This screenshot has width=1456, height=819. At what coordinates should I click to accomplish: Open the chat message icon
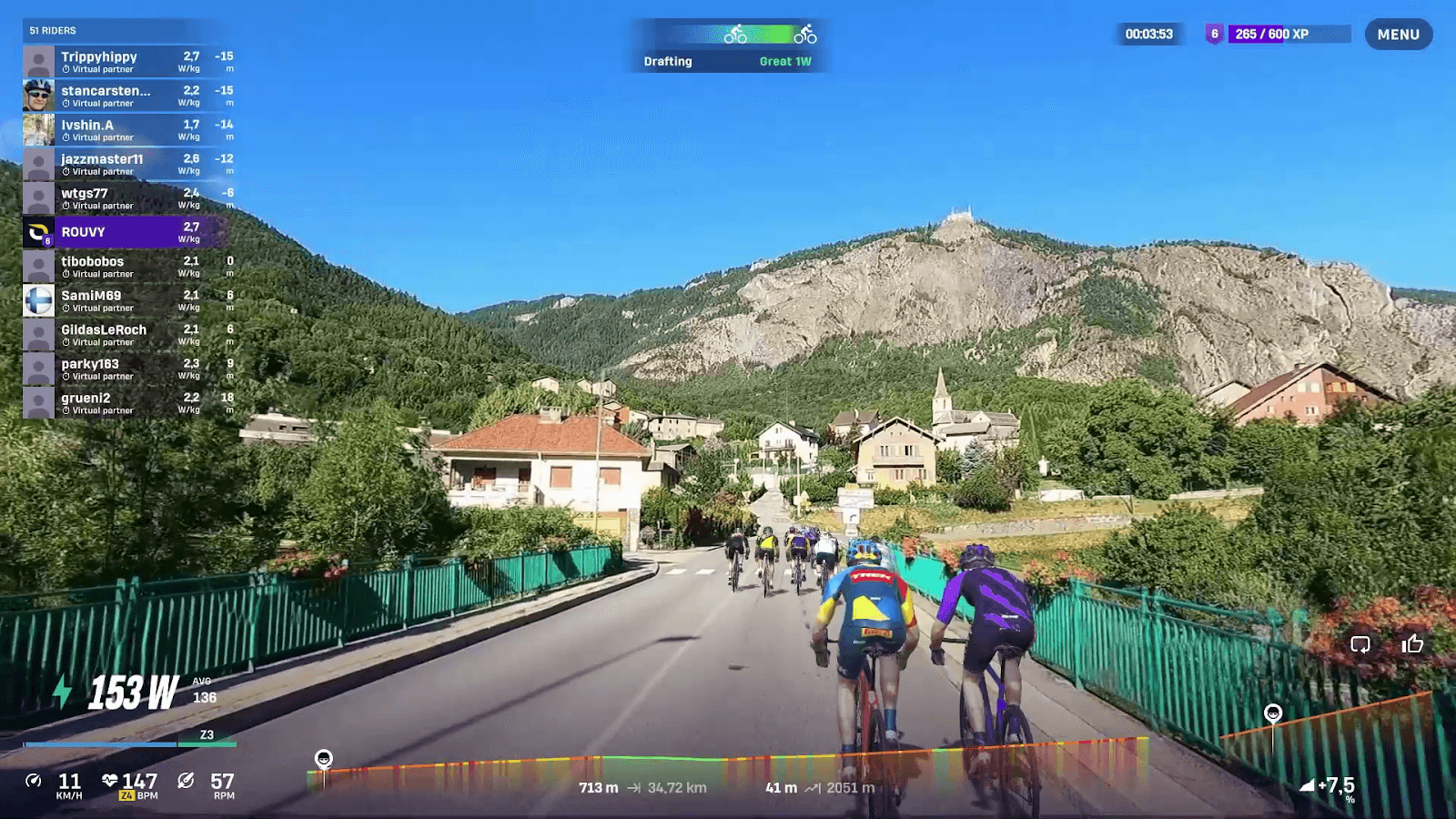[1360, 644]
